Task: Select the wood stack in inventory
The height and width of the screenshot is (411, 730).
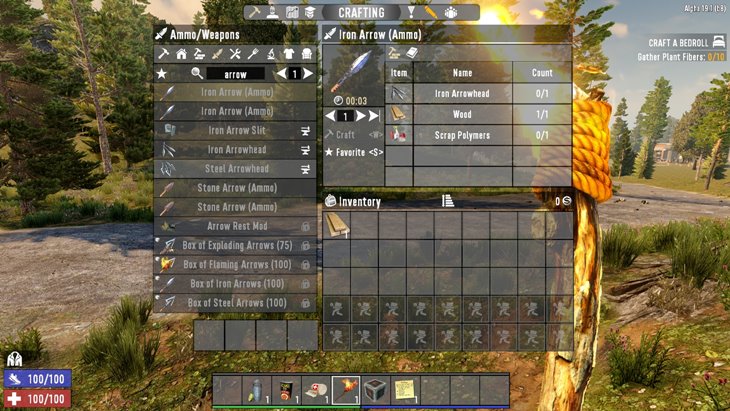Action: pos(337,226)
